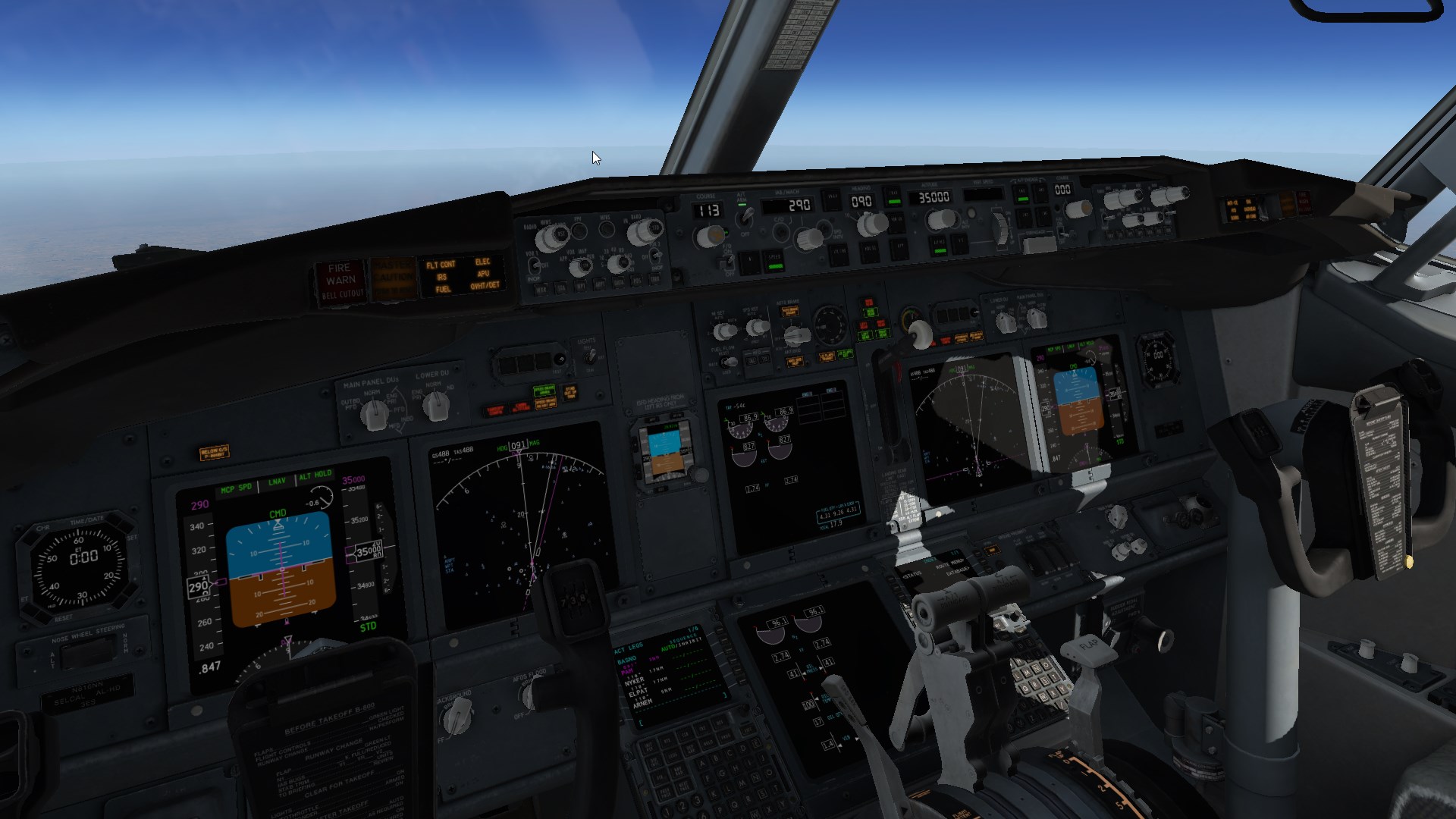This screenshot has width=1456, height=819.
Task: Click the BELOW G/S P-INHIBIT light
Action: [214, 453]
